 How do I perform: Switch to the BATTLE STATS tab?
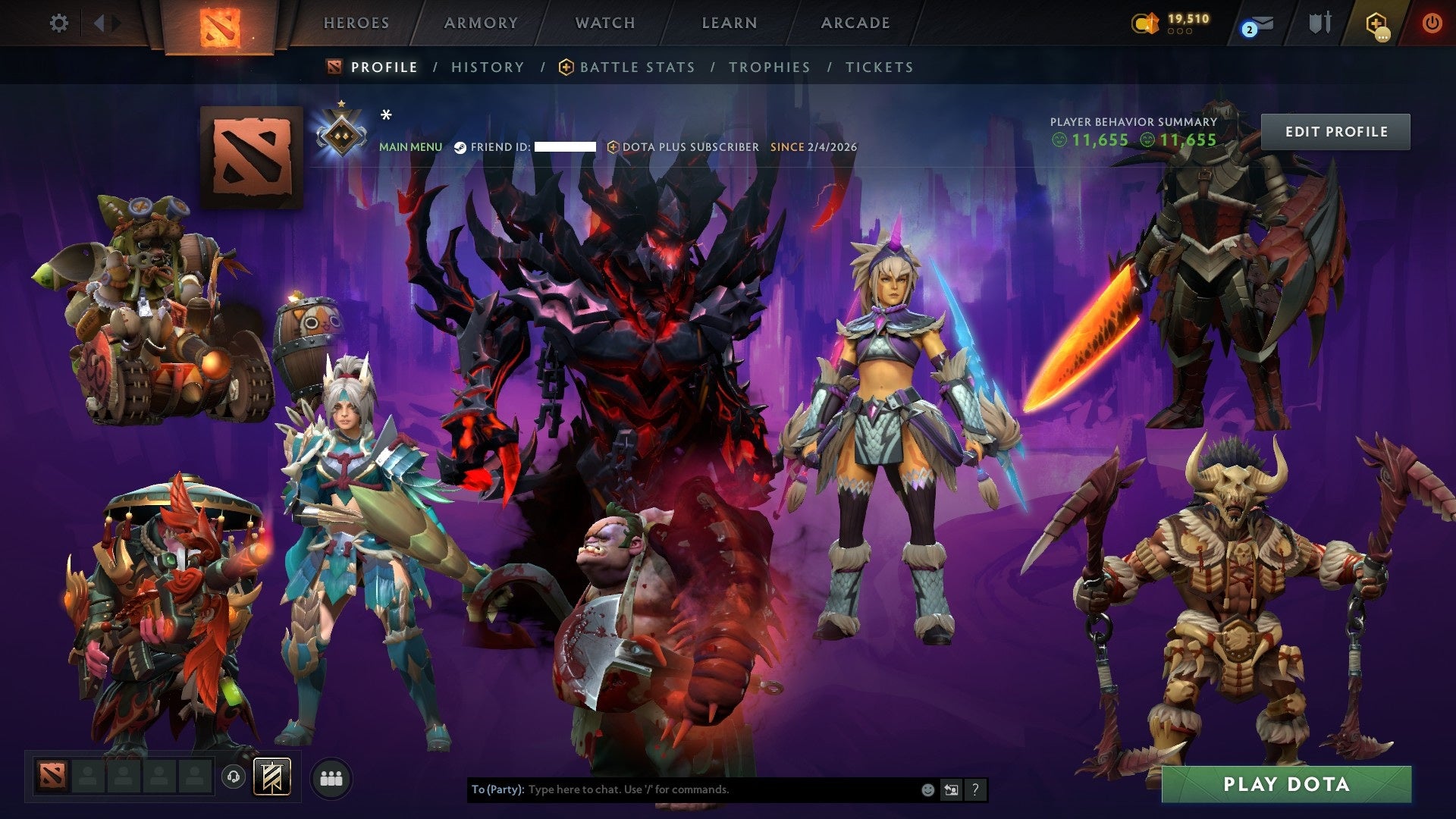635,67
